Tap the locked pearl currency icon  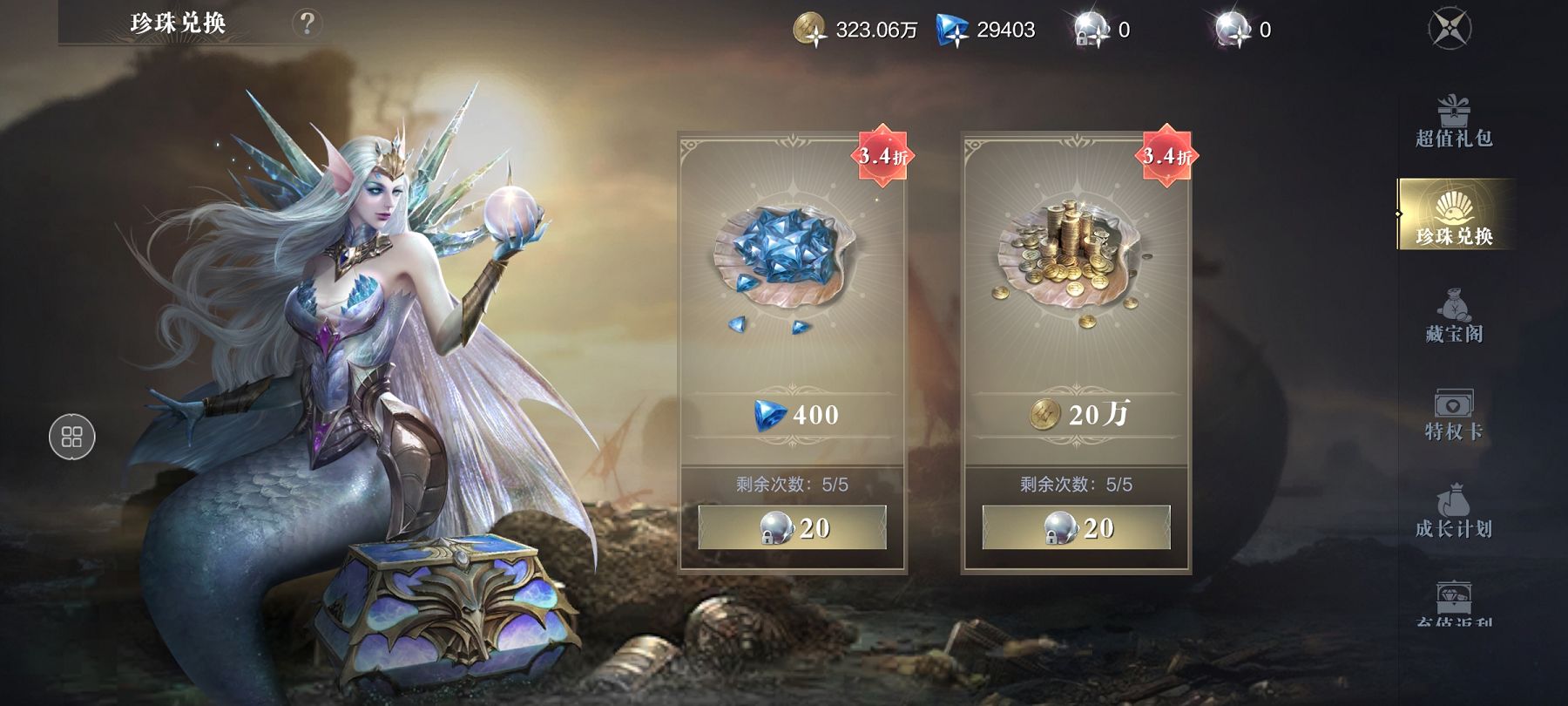pos(1090,31)
